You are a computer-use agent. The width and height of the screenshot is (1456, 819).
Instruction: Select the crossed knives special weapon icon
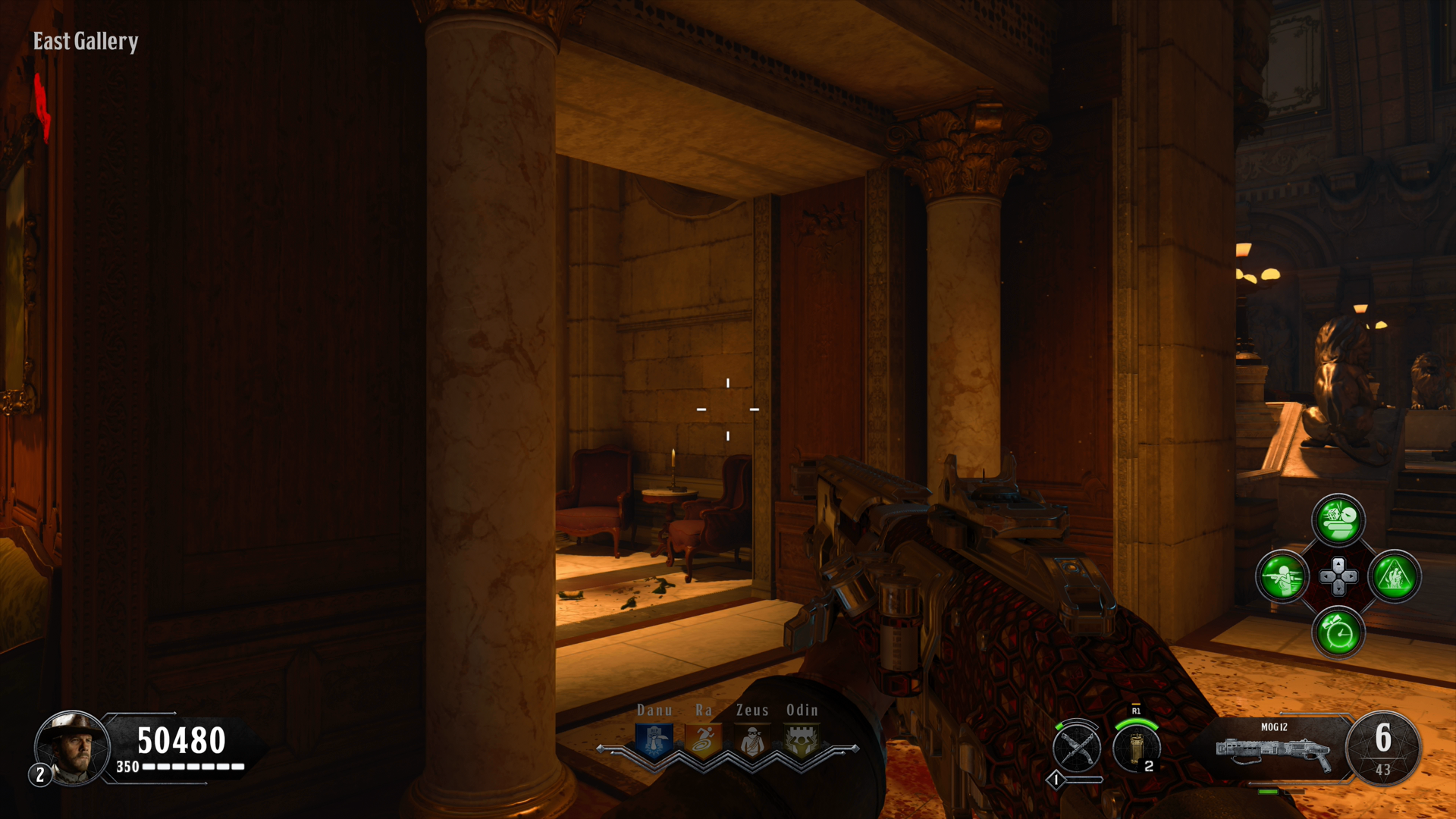[1077, 748]
